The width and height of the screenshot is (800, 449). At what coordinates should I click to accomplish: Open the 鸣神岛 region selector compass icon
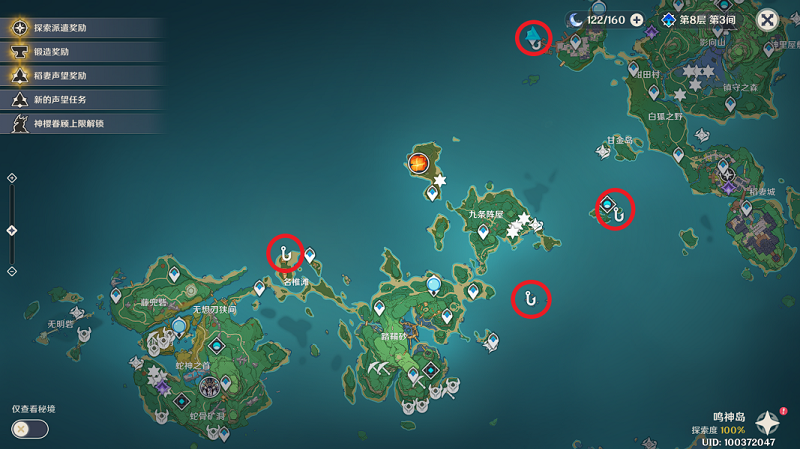(768, 423)
